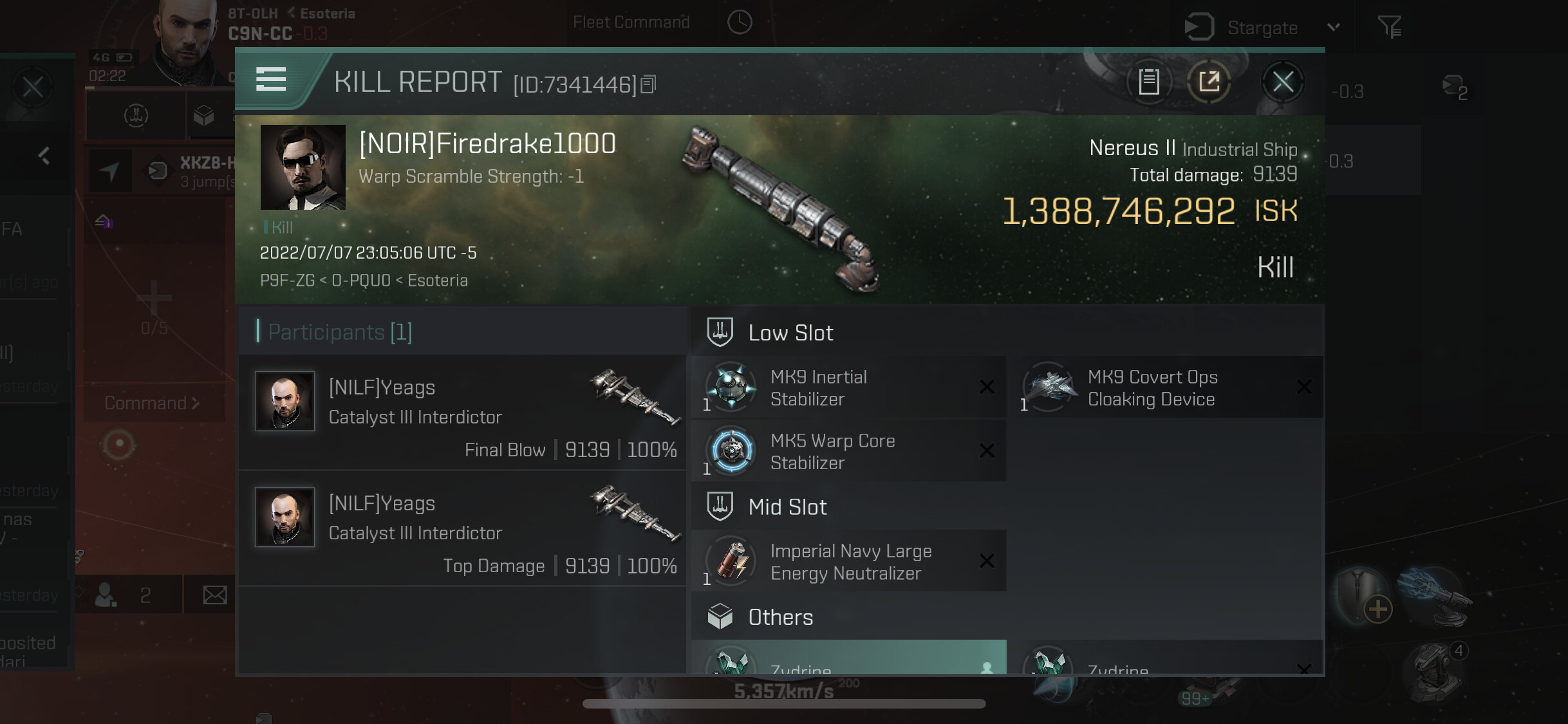This screenshot has width=1568, height=724.
Task: Open the overview filter settings
Action: (1389, 27)
